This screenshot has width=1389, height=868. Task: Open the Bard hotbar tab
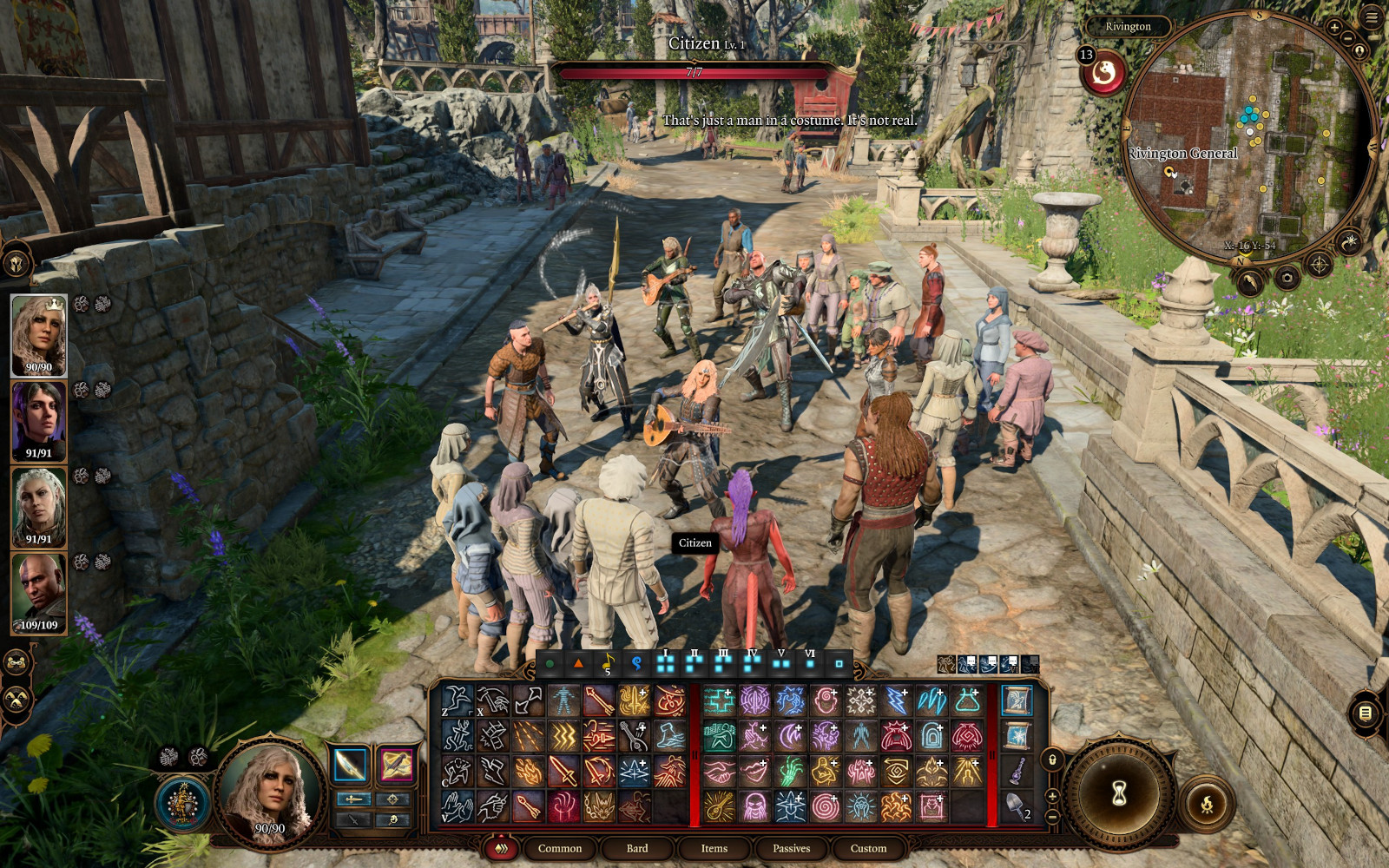pos(636,848)
